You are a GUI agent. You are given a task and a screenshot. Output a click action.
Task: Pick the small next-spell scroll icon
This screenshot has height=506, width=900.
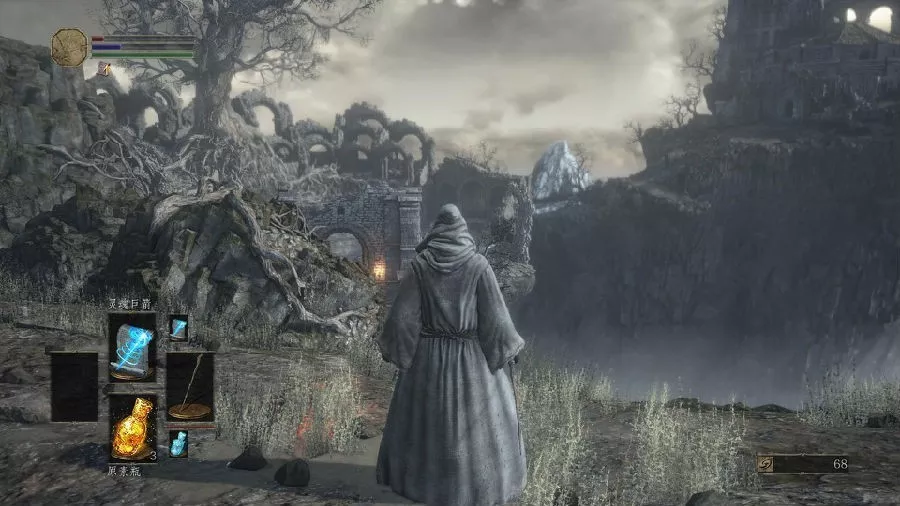tap(178, 327)
